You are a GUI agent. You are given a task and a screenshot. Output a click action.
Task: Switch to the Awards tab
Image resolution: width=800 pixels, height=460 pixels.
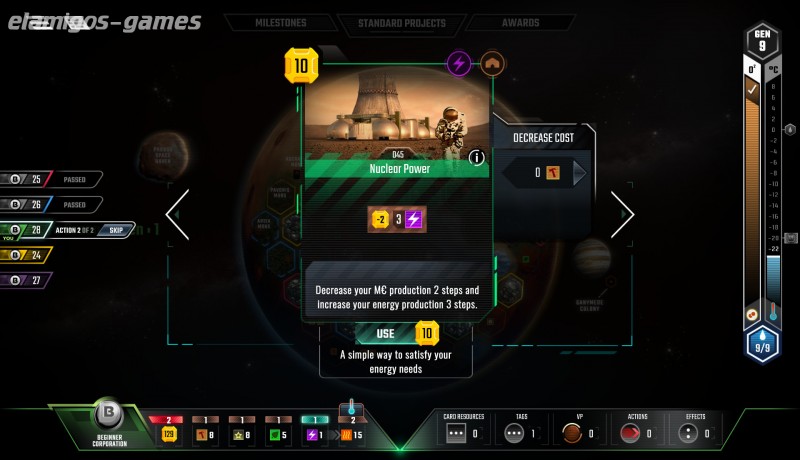coord(520,22)
